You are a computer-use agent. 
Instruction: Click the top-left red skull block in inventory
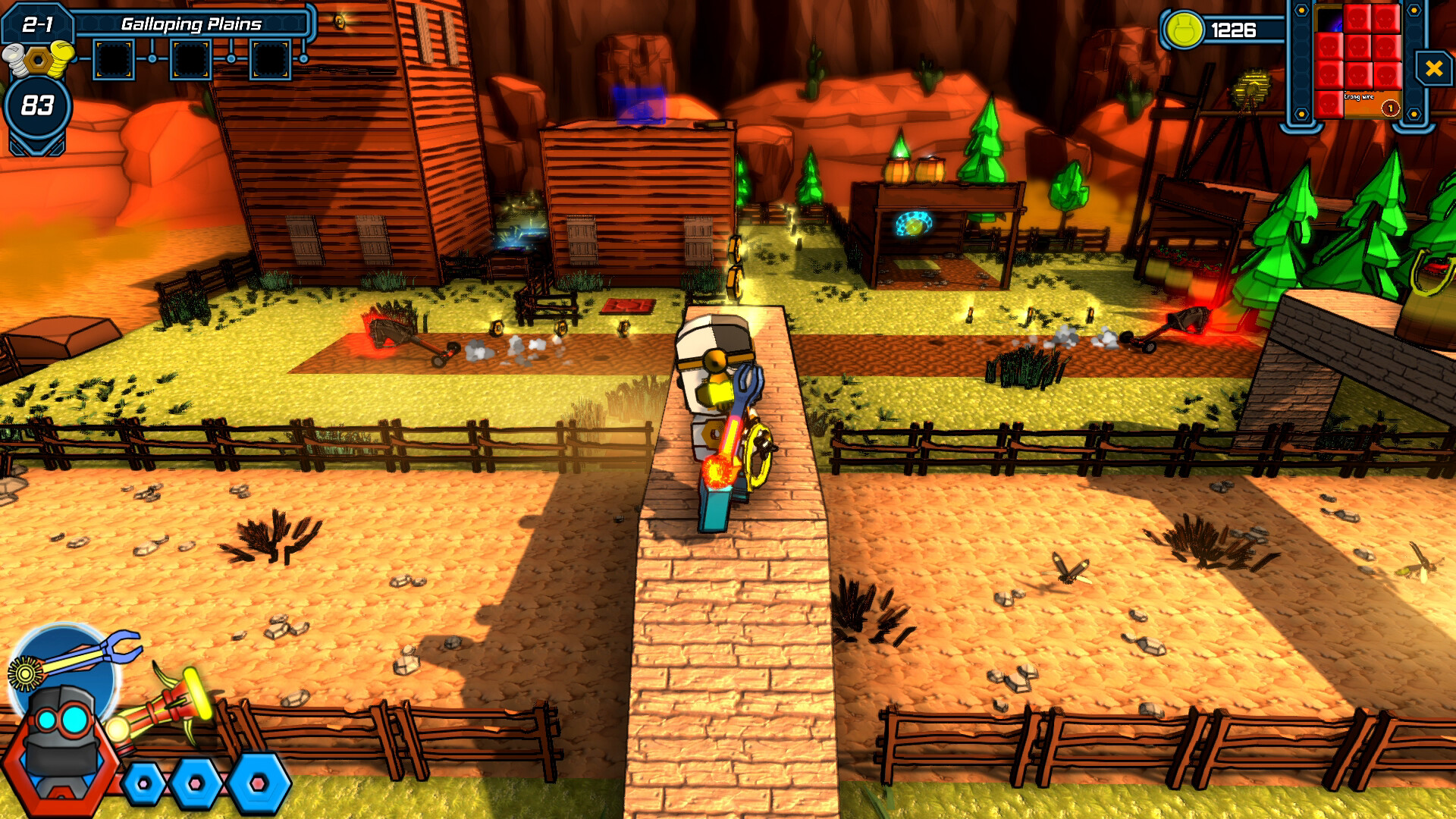click(1357, 19)
